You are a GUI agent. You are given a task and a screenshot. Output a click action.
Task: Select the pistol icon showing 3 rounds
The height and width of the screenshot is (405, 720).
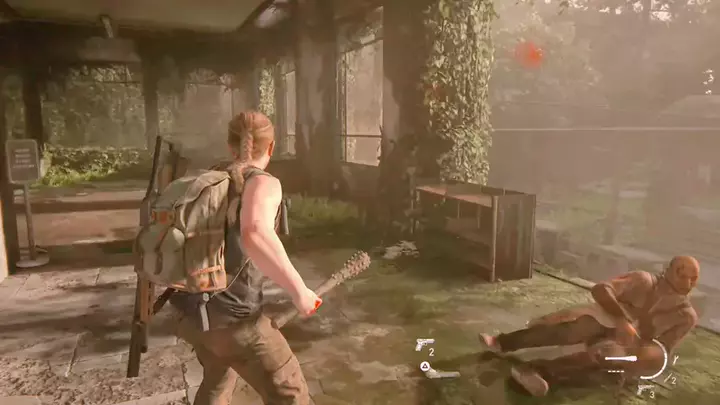click(x=645, y=388)
